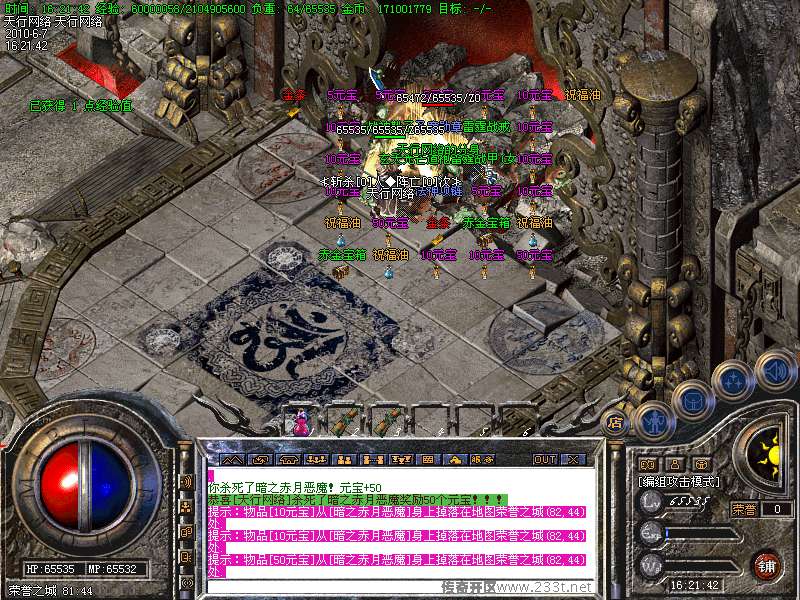This screenshot has width=800, height=600.
Task: Click the OUT button on the chat bar
Action: pos(545,459)
